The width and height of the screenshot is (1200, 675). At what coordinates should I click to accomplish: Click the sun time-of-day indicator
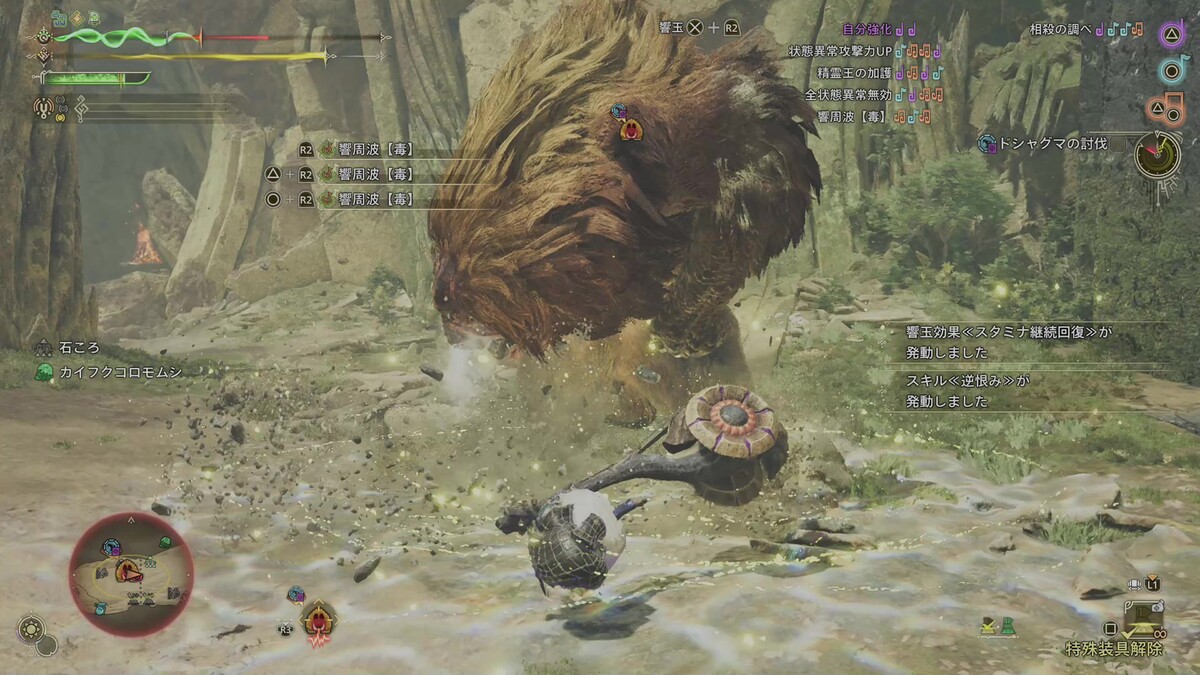pyautogui.click(x=31, y=628)
